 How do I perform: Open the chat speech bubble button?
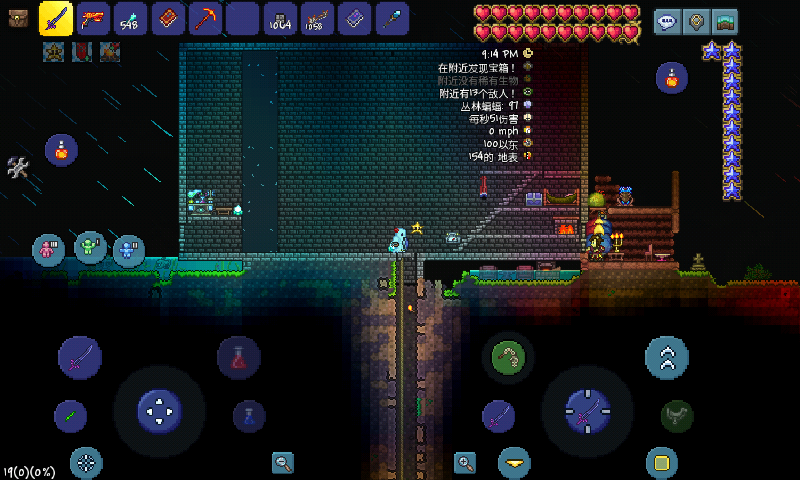(x=666, y=21)
